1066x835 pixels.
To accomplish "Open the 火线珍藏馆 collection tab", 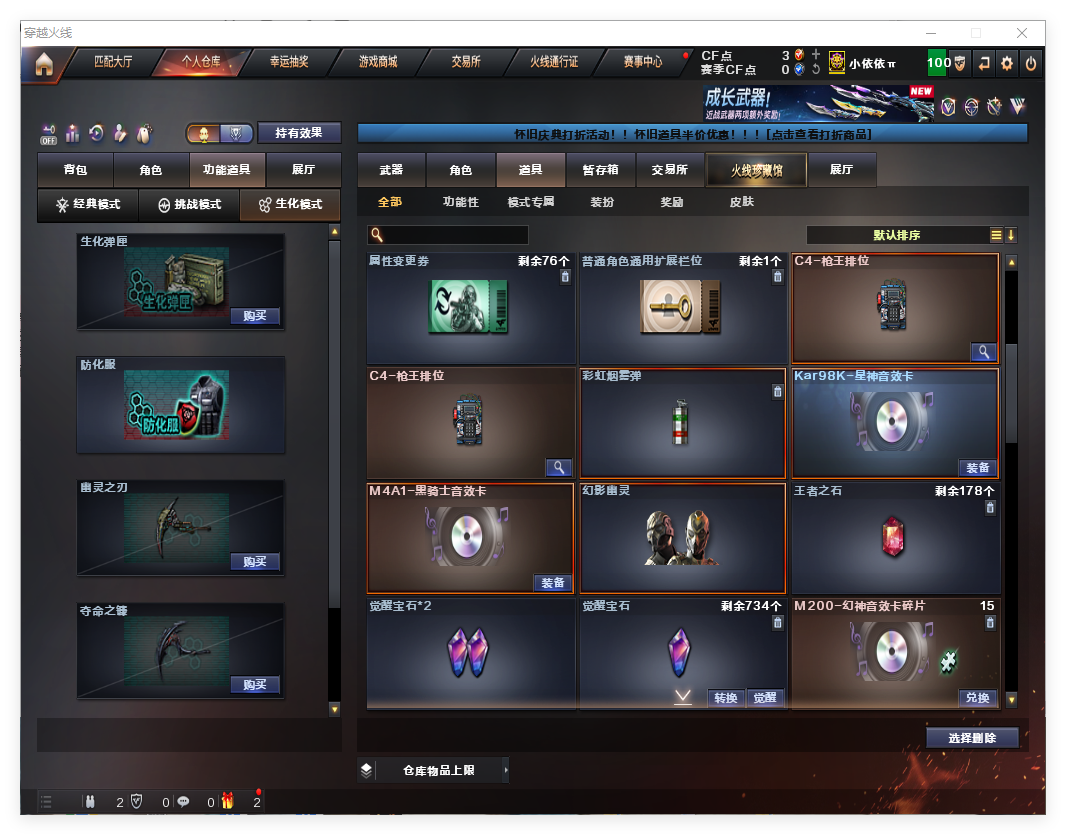I will tap(756, 171).
